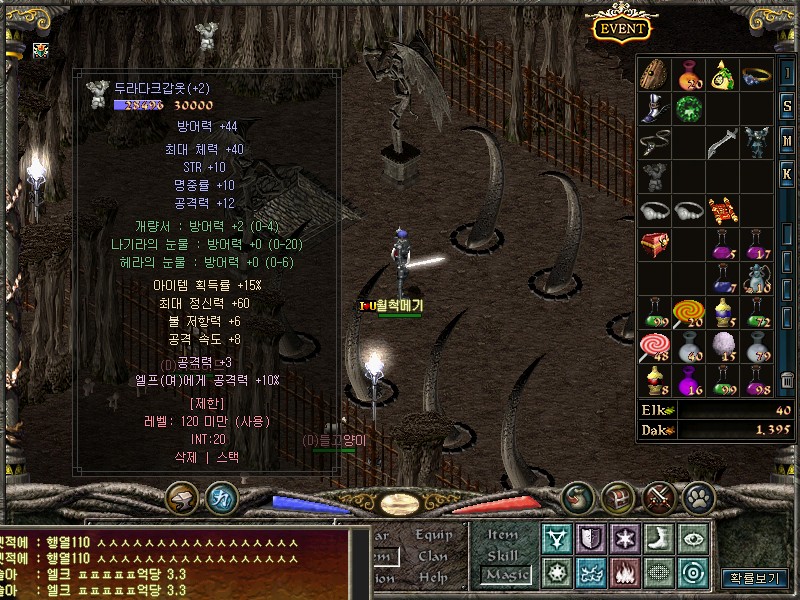This screenshot has width=800, height=600.
Task: Click the trash can icon
Action: pyautogui.click(x=788, y=381)
